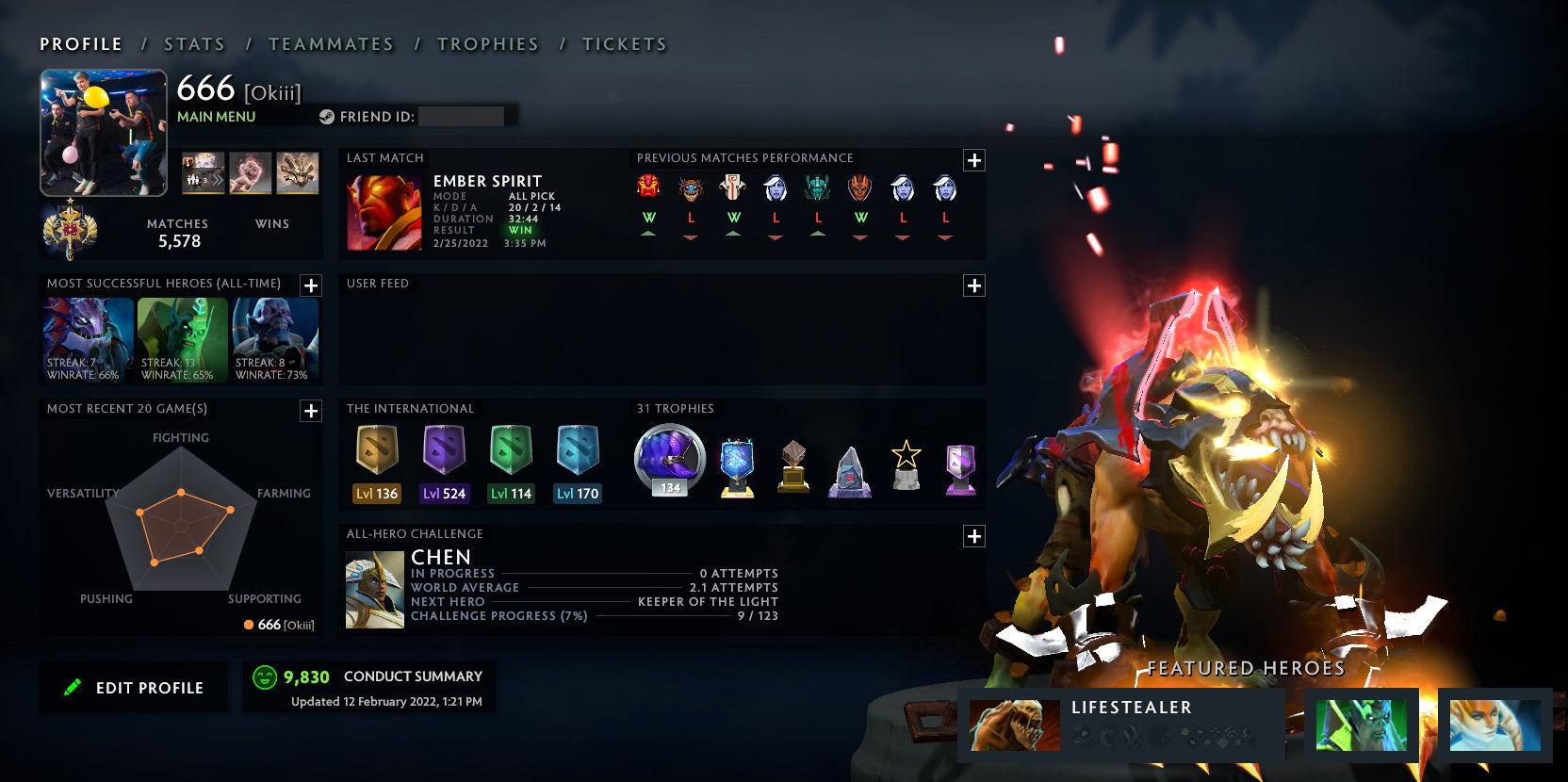
Task: Expand the Most Successful Heroes panel
Action: point(310,285)
